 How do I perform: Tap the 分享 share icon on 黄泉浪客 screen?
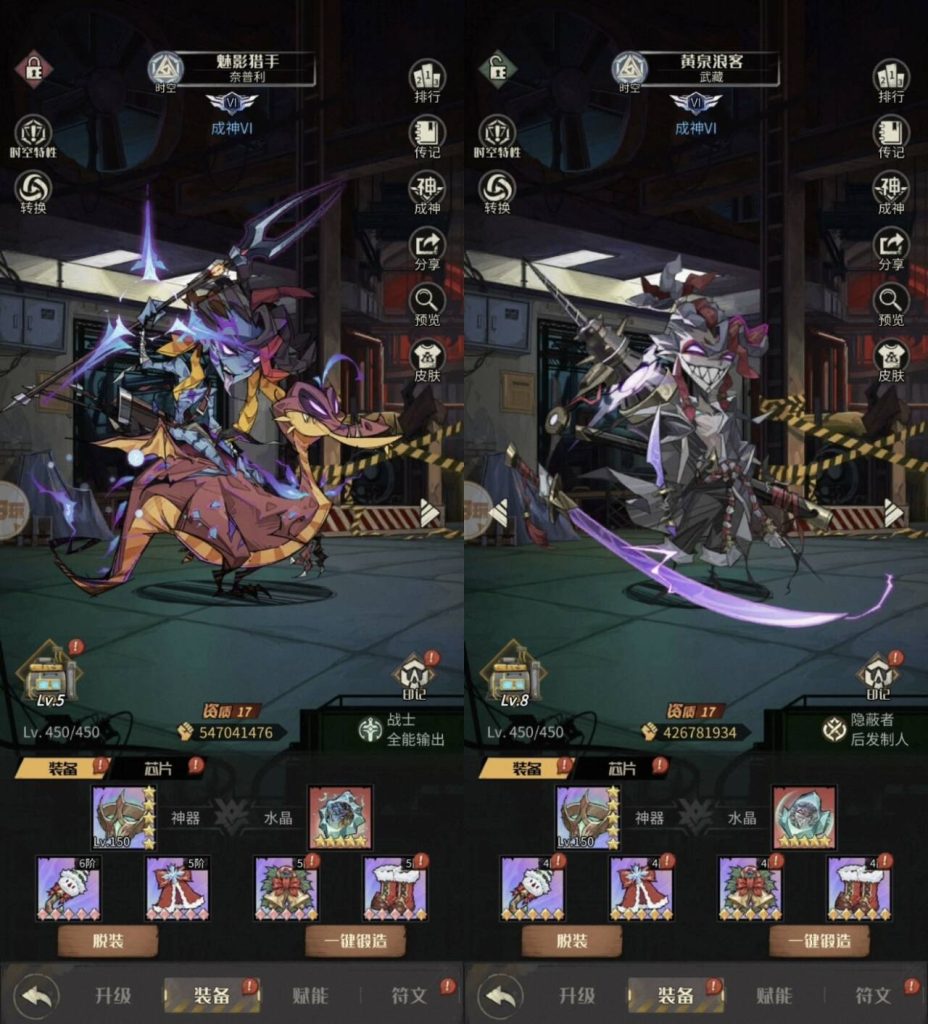click(890, 246)
